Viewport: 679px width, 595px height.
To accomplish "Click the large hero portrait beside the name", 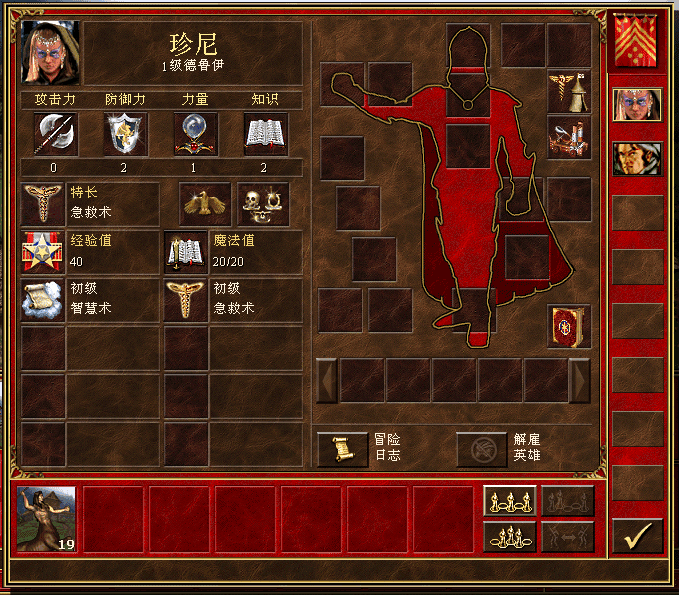I will click(50, 53).
